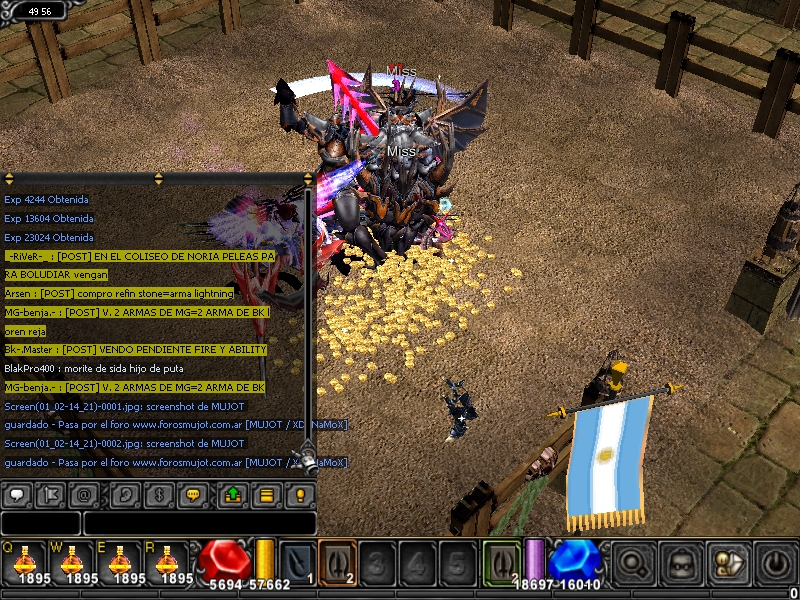Toggle the speech bubble chat filter

17,494
